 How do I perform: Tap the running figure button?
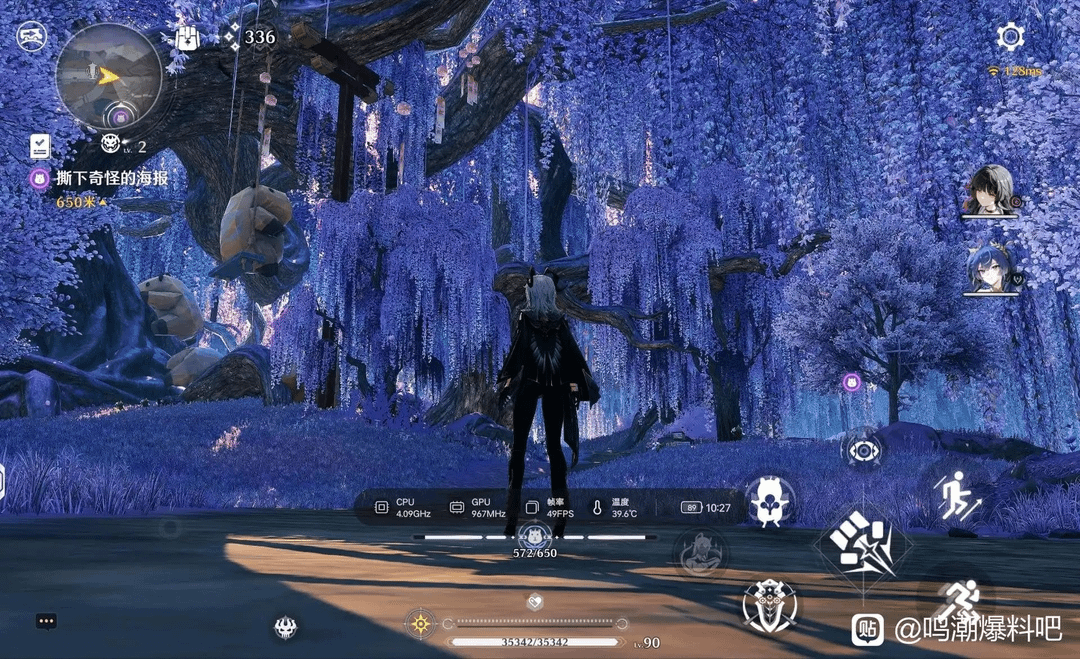(956, 600)
